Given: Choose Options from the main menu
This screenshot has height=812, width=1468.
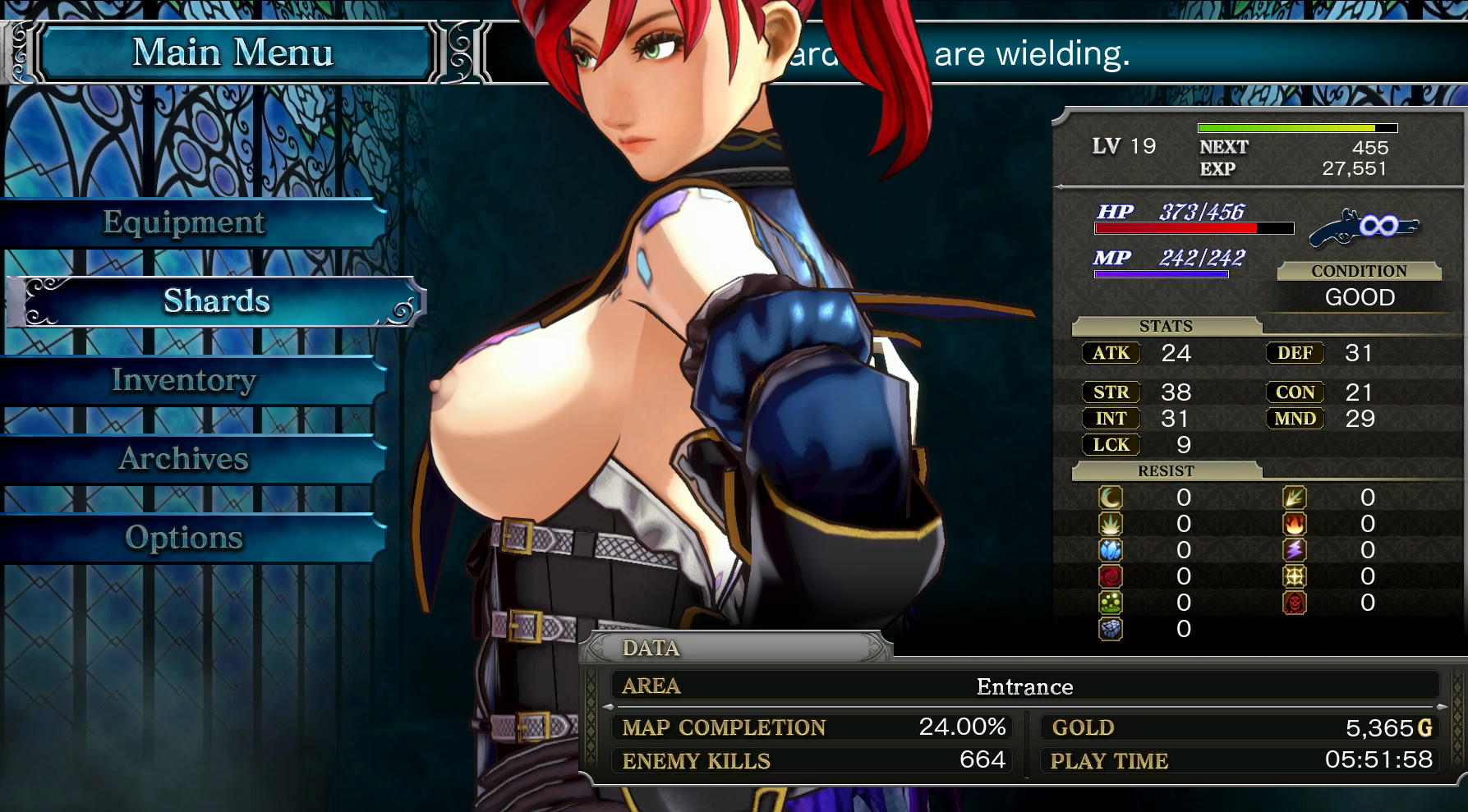Looking at the screenshot, I should click(184, 538).
